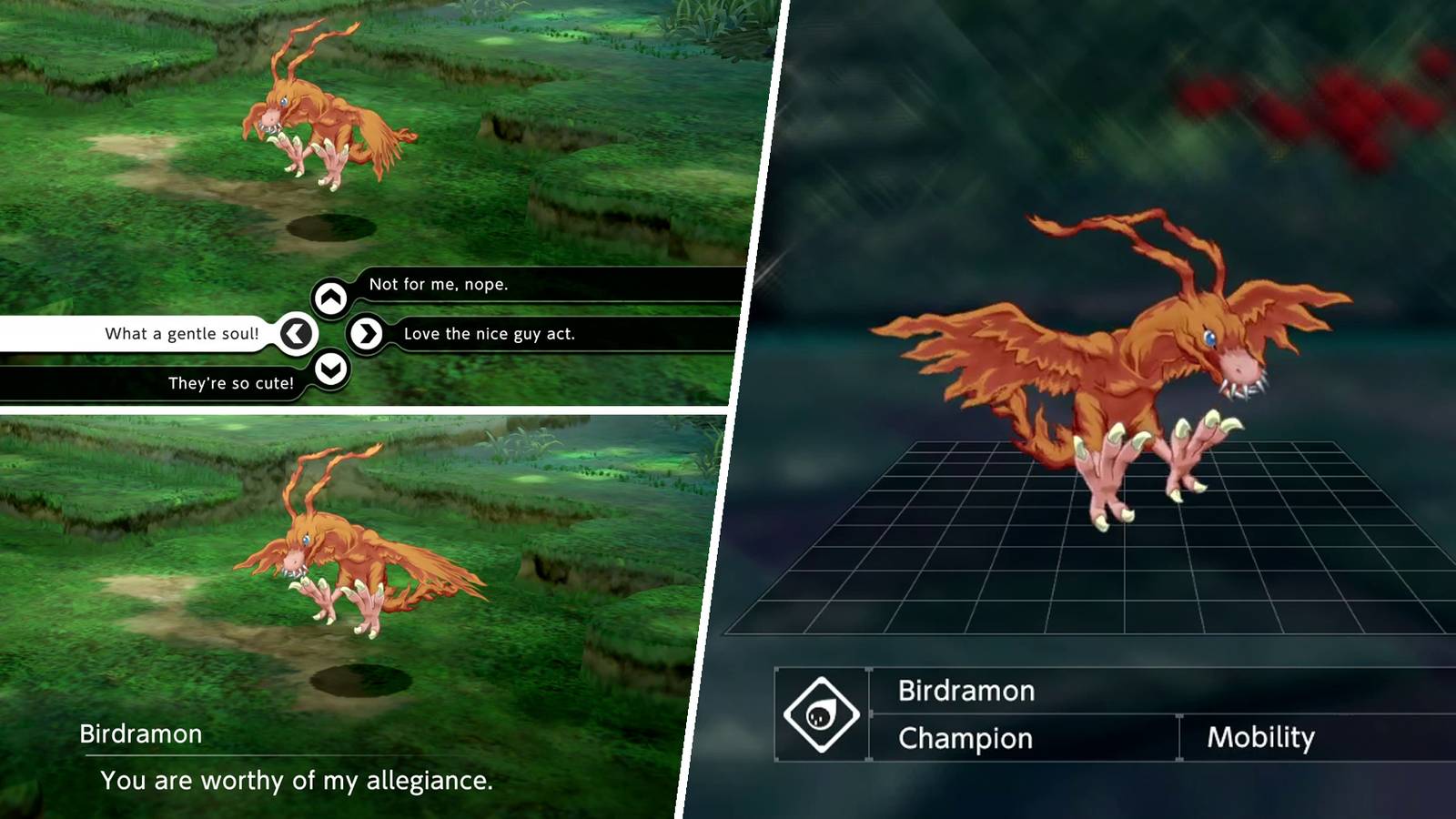This screenshot has width=1456, height=819.
Task: Click the allegiance dialogue text box
Action: [298, 780]
